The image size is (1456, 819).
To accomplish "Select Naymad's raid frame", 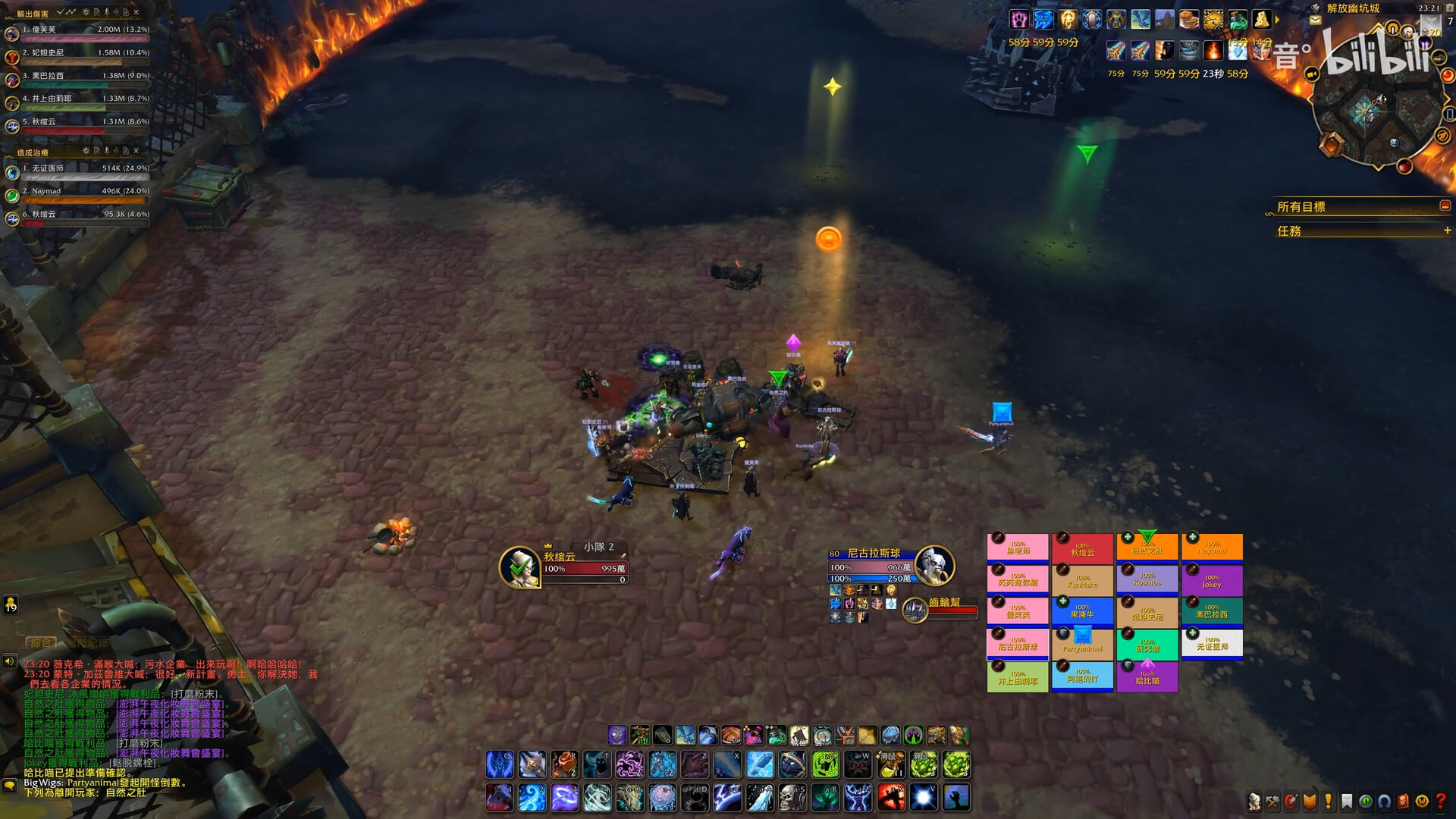I will coord(1212,548).
